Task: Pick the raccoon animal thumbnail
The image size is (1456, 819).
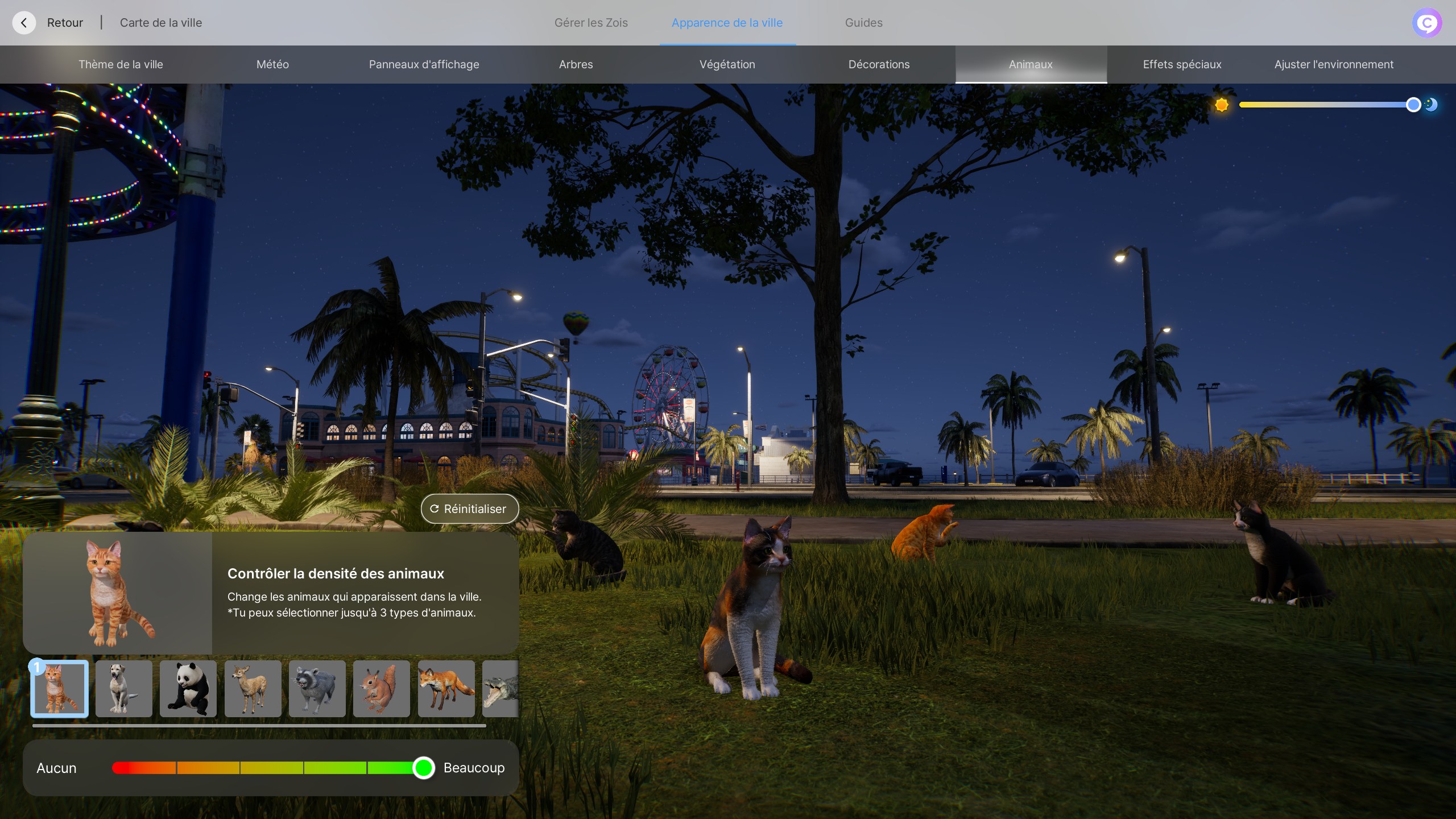Action: (317, 688)
